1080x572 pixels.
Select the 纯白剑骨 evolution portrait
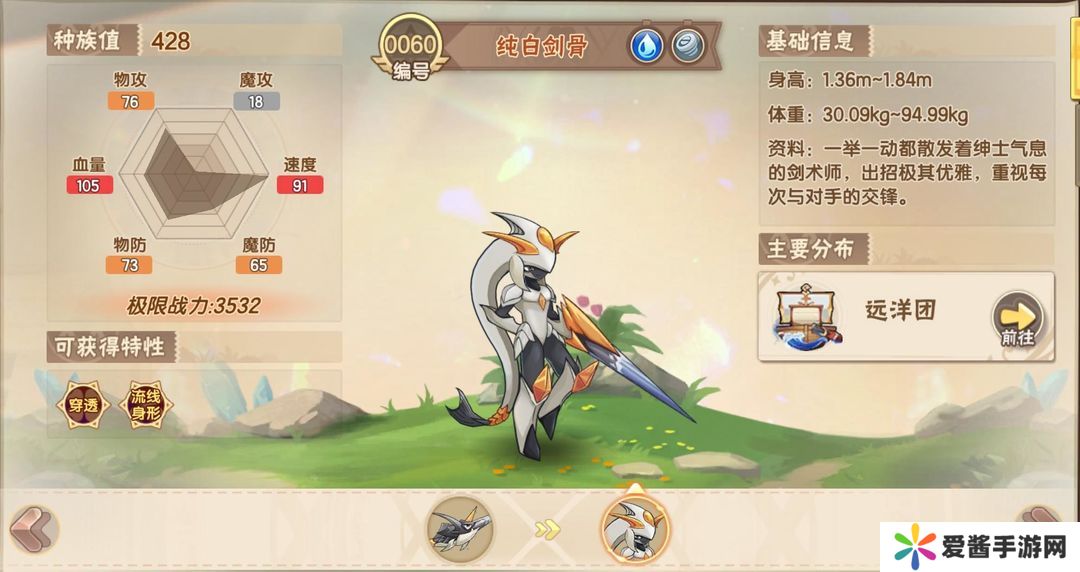pos(633,526)
